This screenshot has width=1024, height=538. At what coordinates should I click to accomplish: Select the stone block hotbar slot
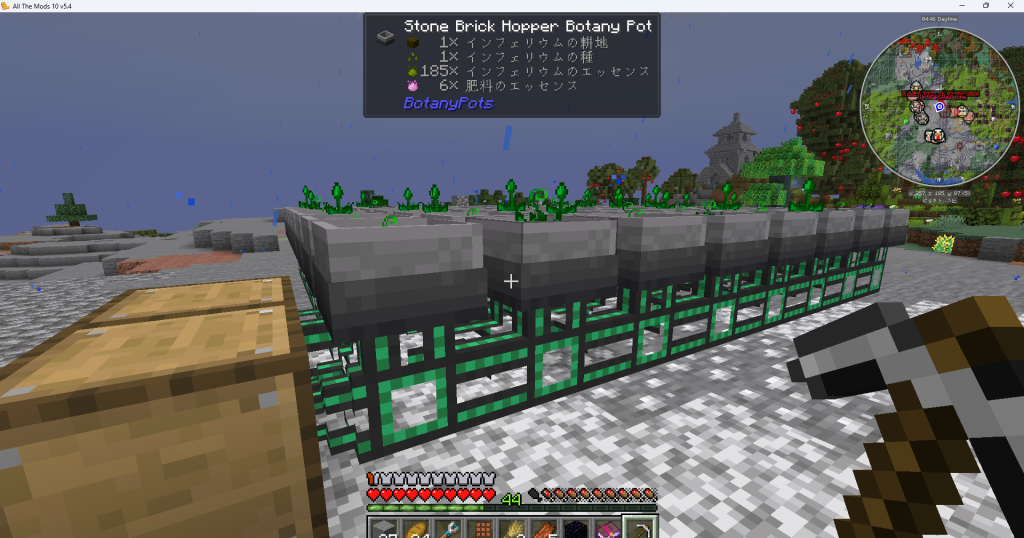(x=385, y=528)
